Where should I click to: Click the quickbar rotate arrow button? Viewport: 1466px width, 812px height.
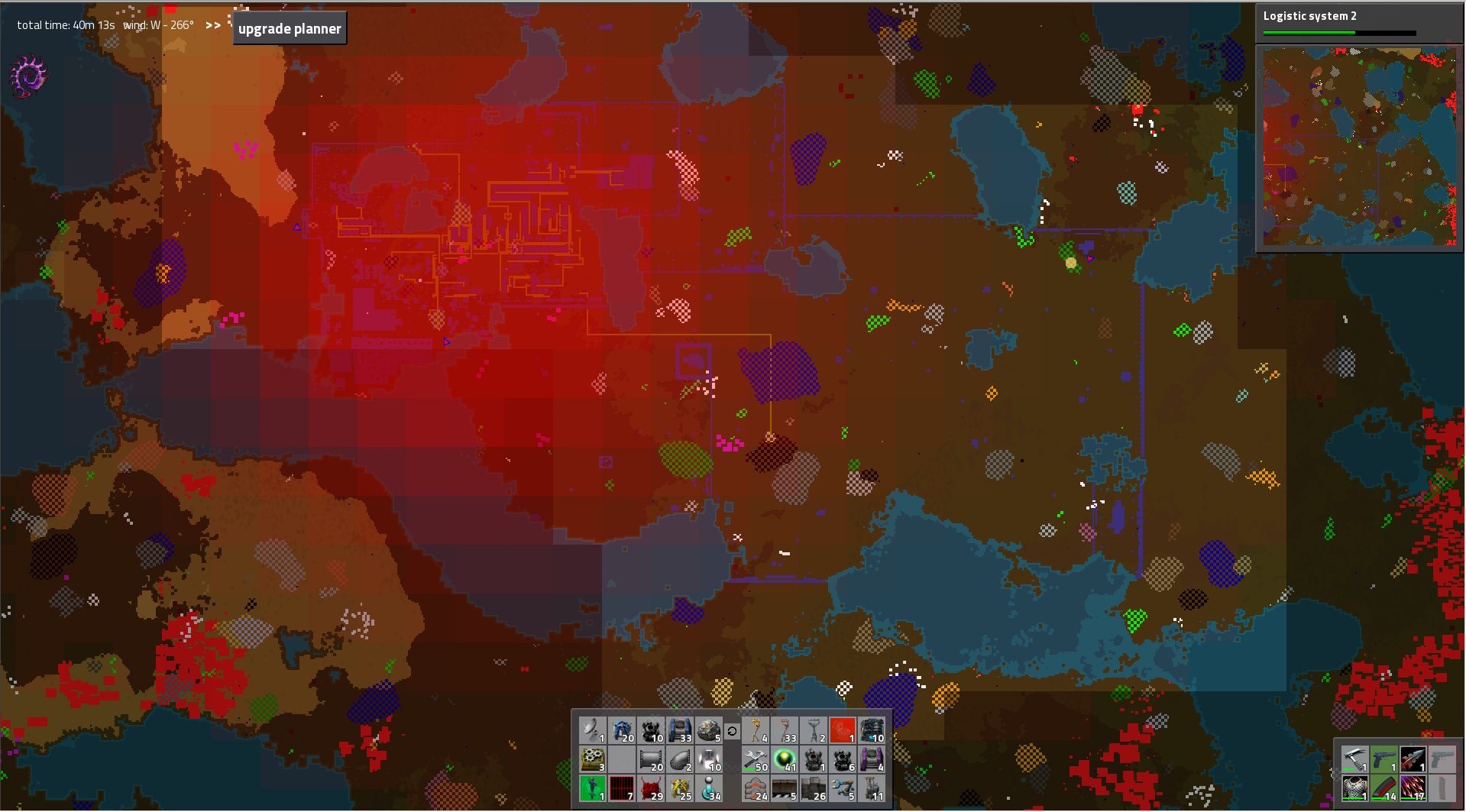tap(732, 731)
